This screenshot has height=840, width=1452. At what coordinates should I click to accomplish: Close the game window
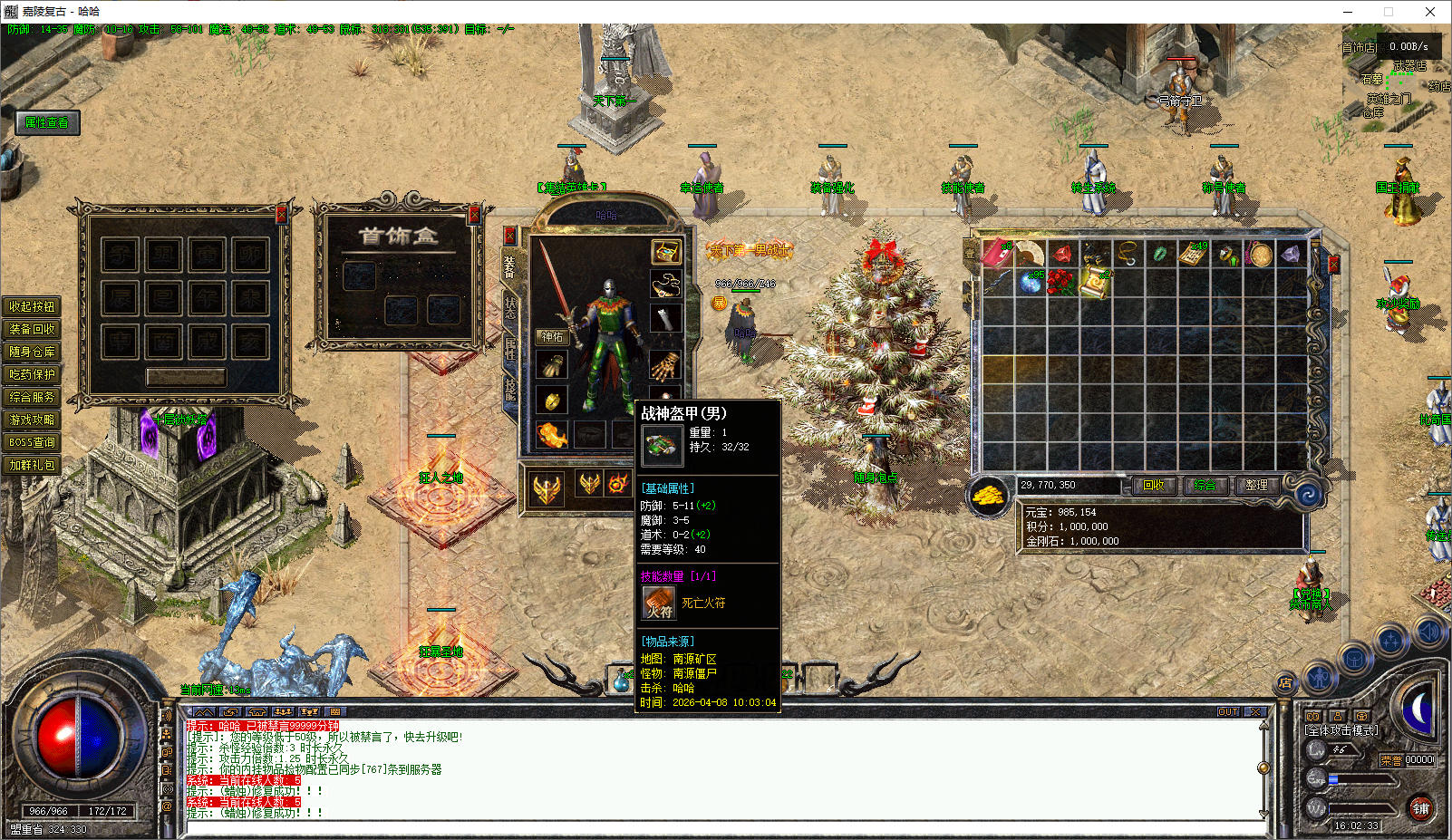pos(1430,12)
